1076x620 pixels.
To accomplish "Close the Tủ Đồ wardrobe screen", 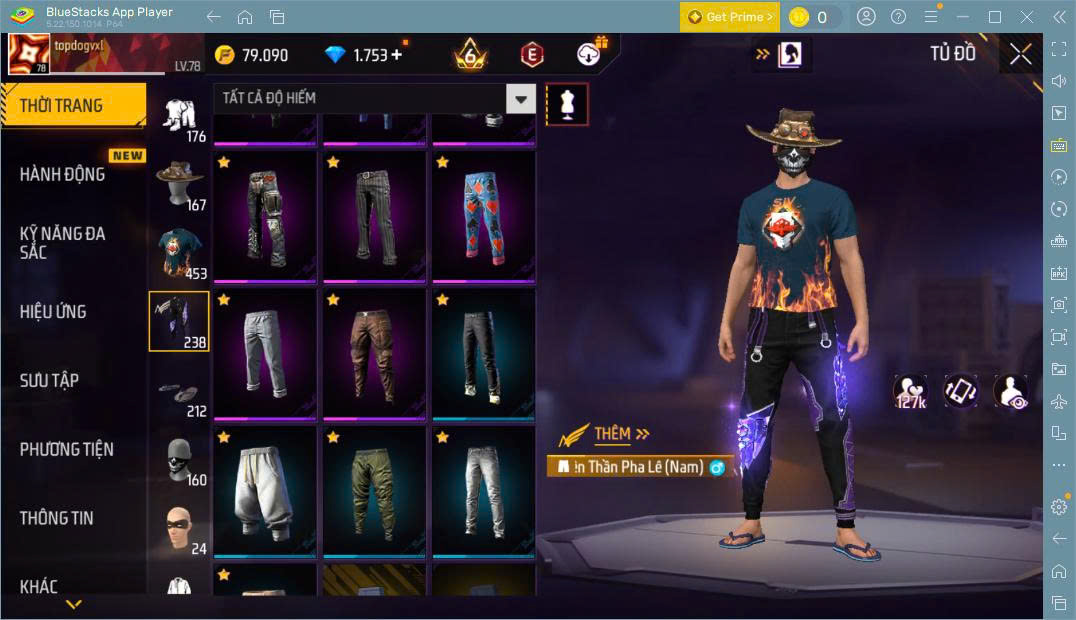I will [1020, 55].
